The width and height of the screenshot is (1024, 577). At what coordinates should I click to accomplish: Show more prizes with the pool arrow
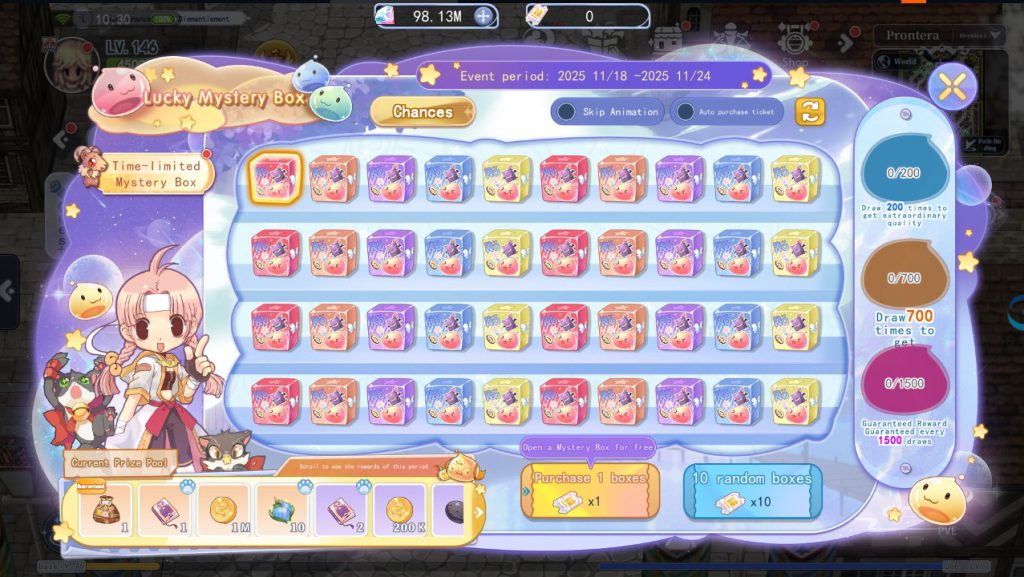478,513
